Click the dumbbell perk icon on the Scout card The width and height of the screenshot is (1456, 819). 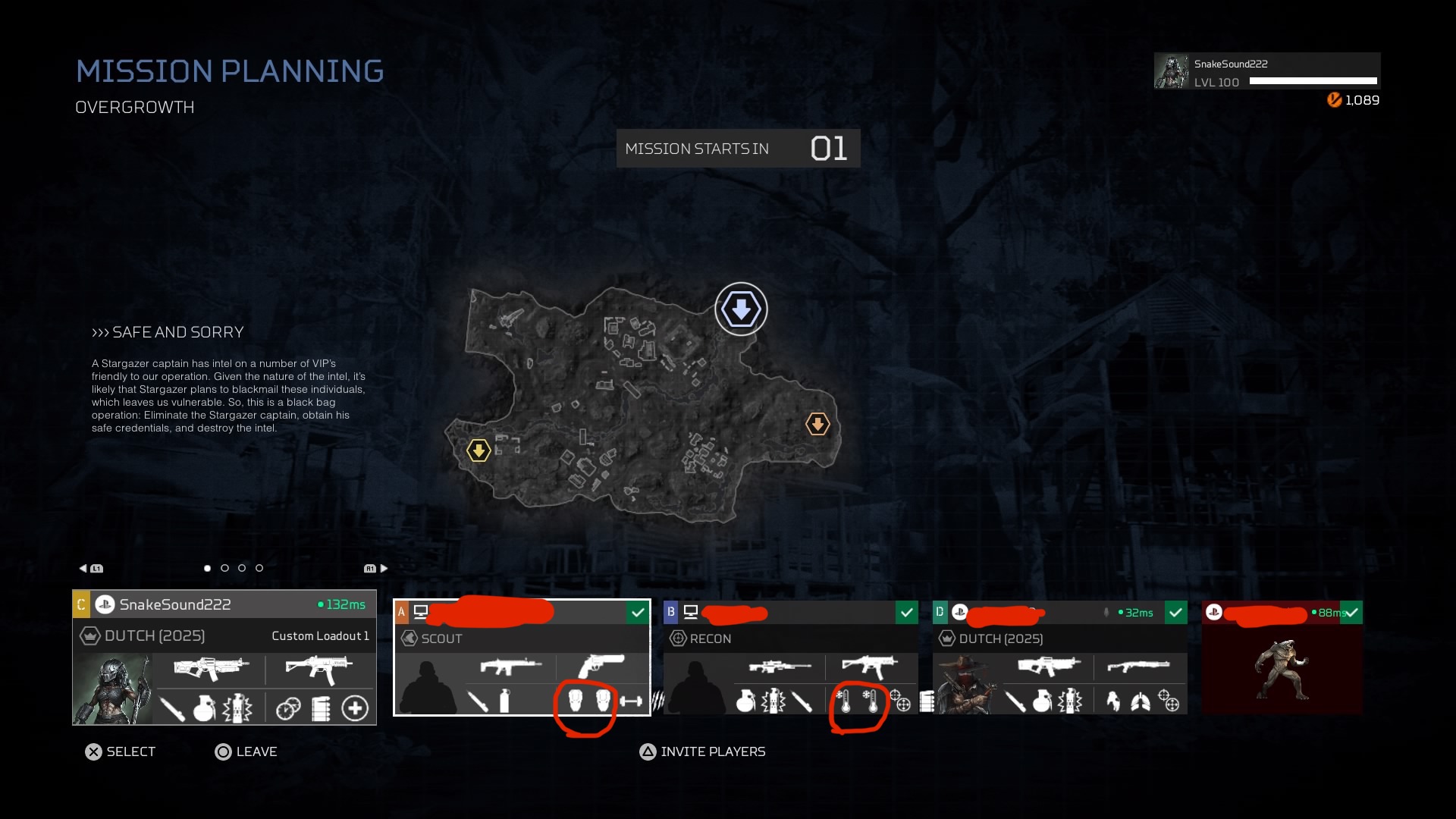click(631, 701)
